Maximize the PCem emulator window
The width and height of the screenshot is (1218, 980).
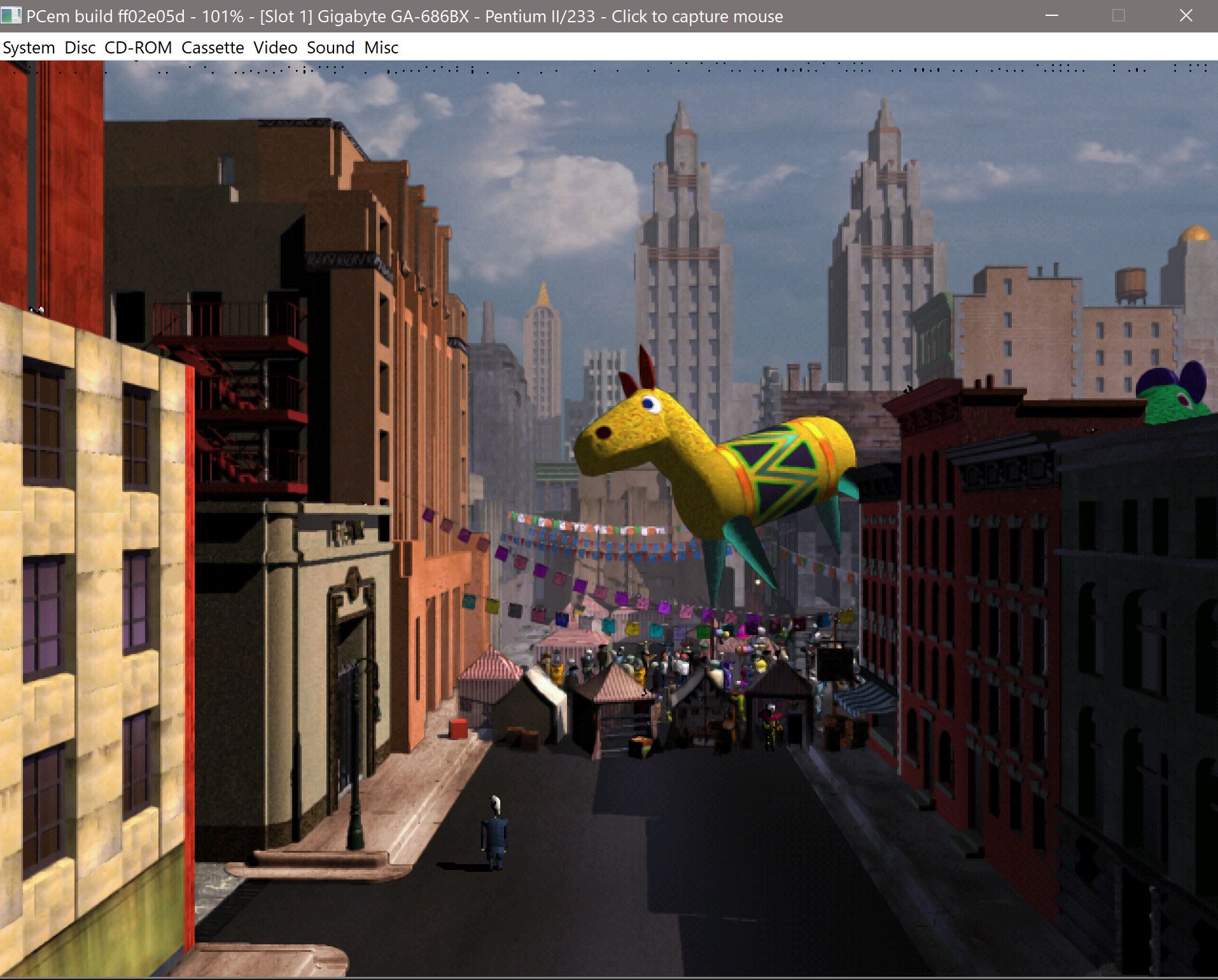click(x=1117, y=16)
